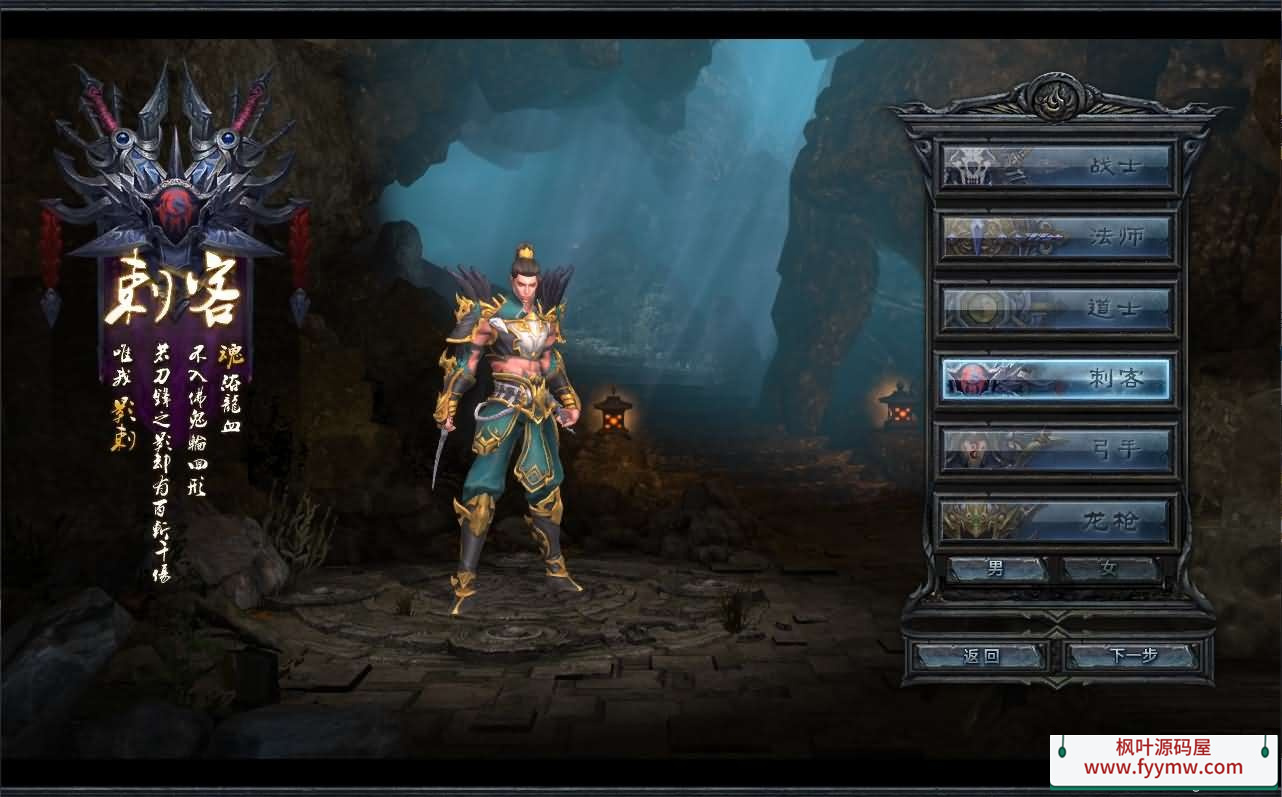The width and height of the screenshot is (1282, 797).
Task: Continue with the 下一步 next button
Action: (1132, 657)
